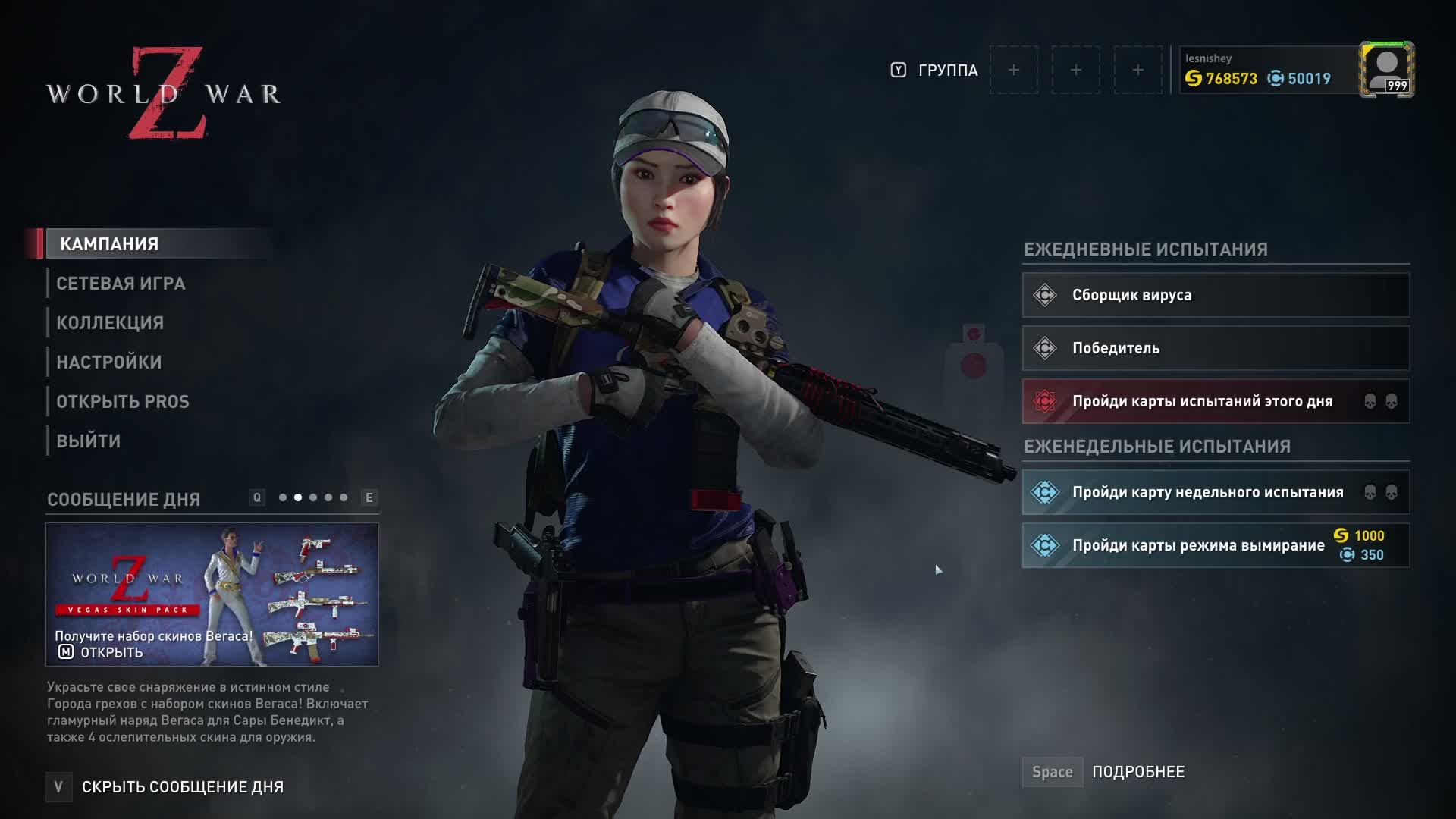Image resolution: width=1456 pixels, height=819 pixels.
Task: Open the Коллекция menu
Action: [110, 323]
